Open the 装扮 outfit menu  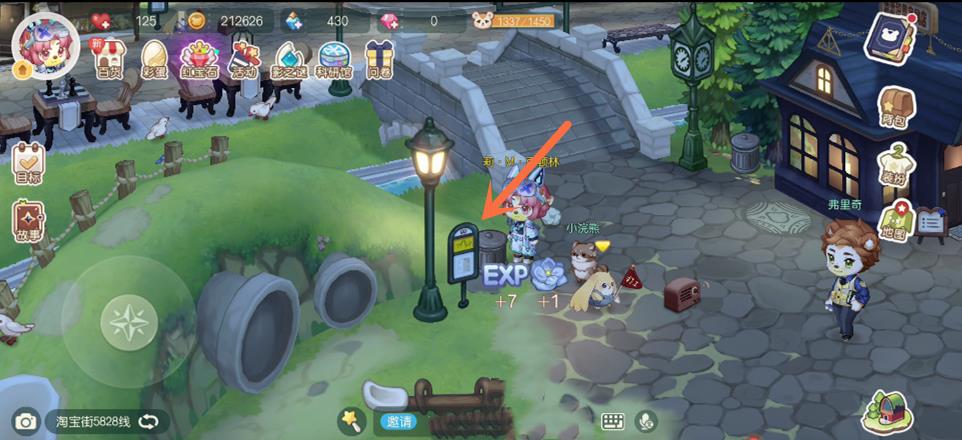click(x=895, y=165)
